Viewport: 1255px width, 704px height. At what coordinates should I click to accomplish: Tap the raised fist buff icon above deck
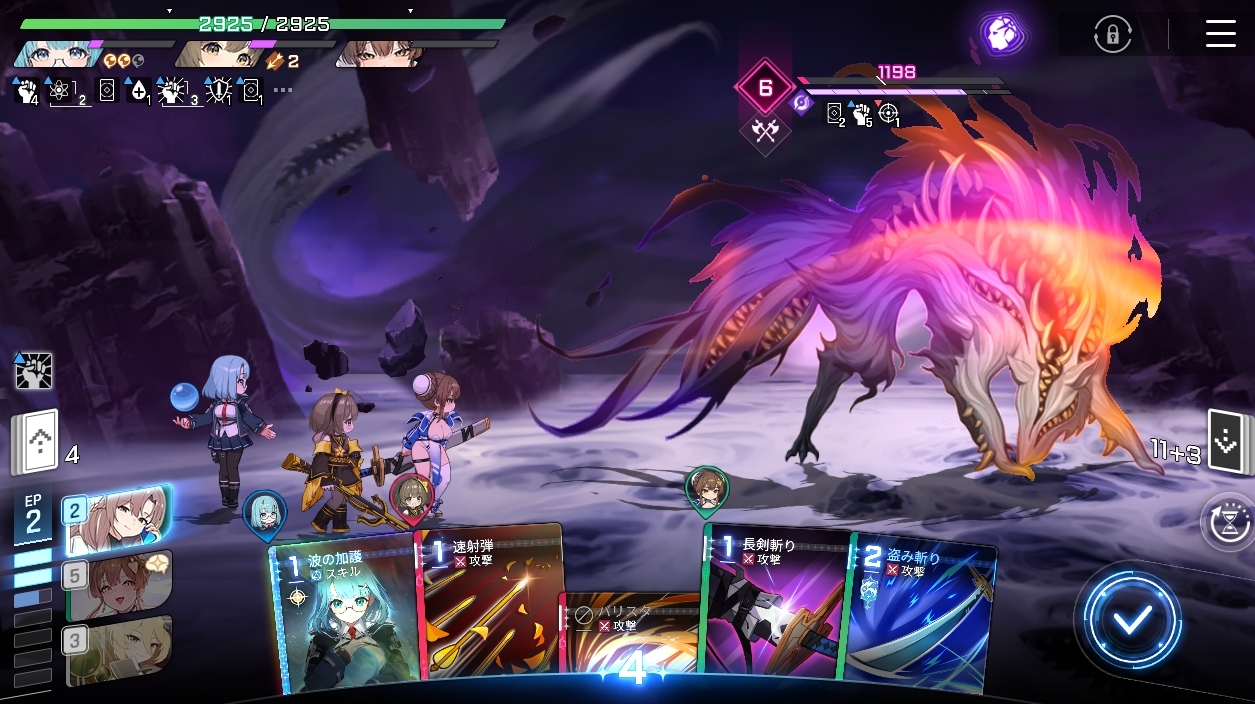tap(33, 370)
